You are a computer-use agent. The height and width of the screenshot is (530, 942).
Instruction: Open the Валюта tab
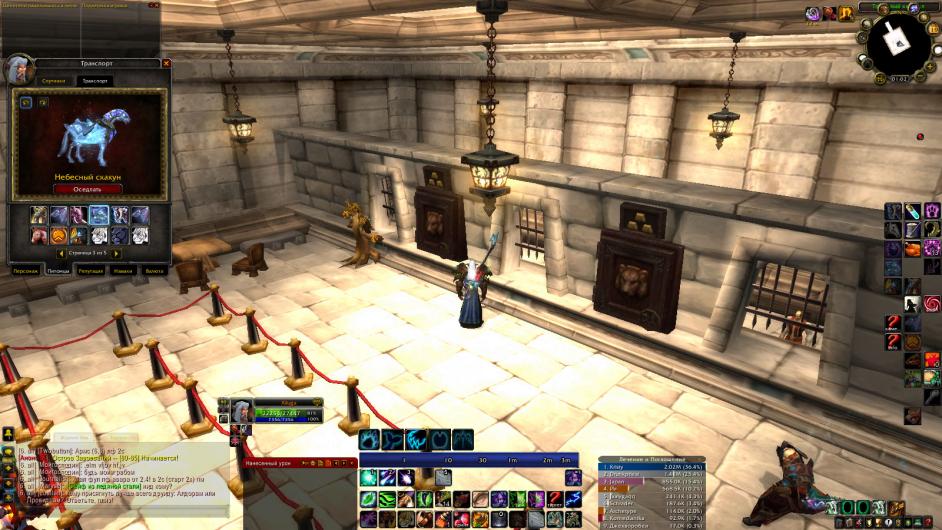click(154, 270)
